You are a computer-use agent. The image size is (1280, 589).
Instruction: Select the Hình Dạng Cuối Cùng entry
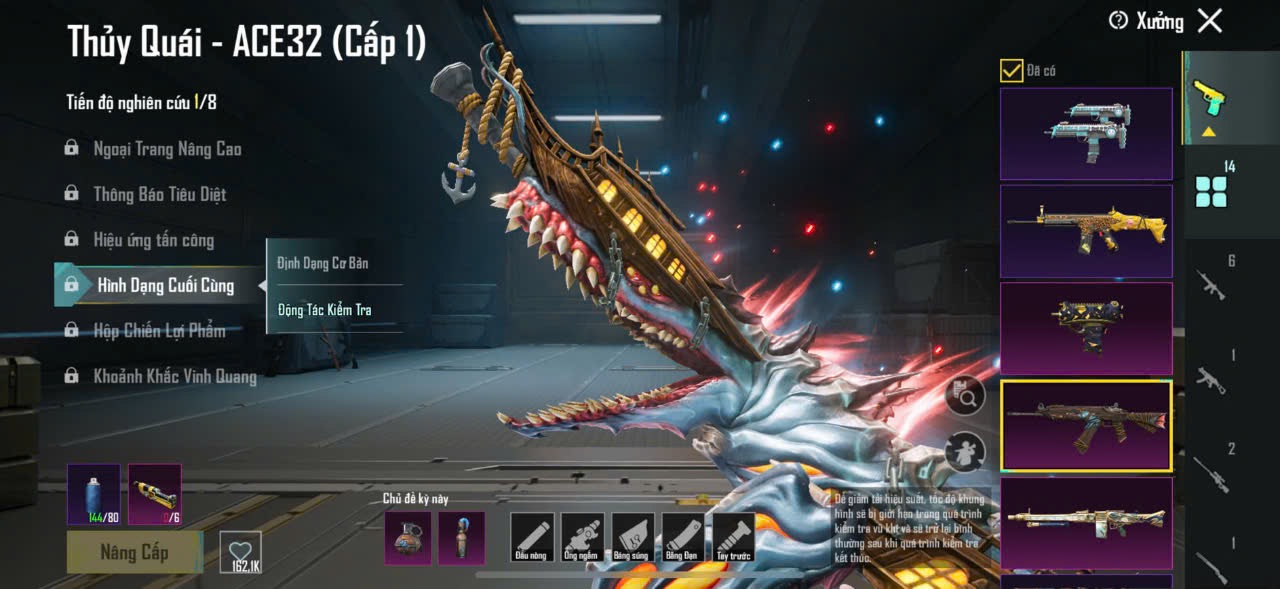165,286
